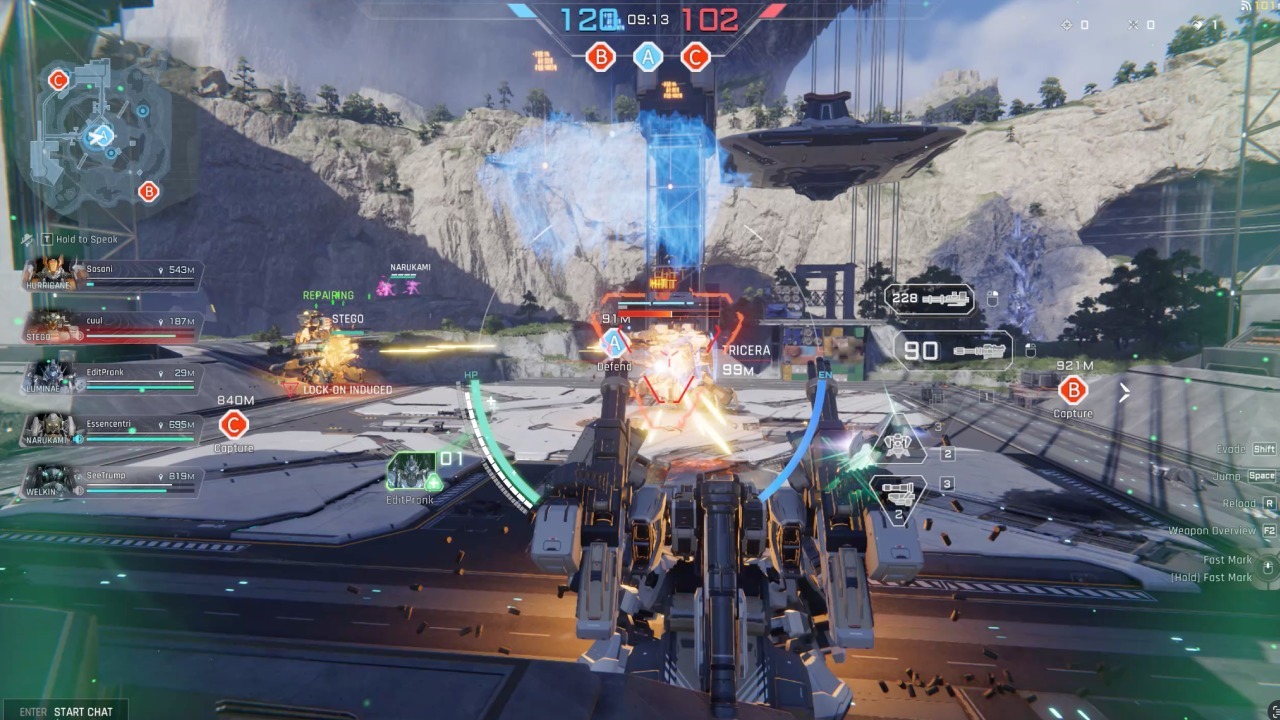Screen dimensions: 1280x720
Task: Select SeeTrump's Welkin squad row
Action: pyautogui.click(x=115, y=481)
